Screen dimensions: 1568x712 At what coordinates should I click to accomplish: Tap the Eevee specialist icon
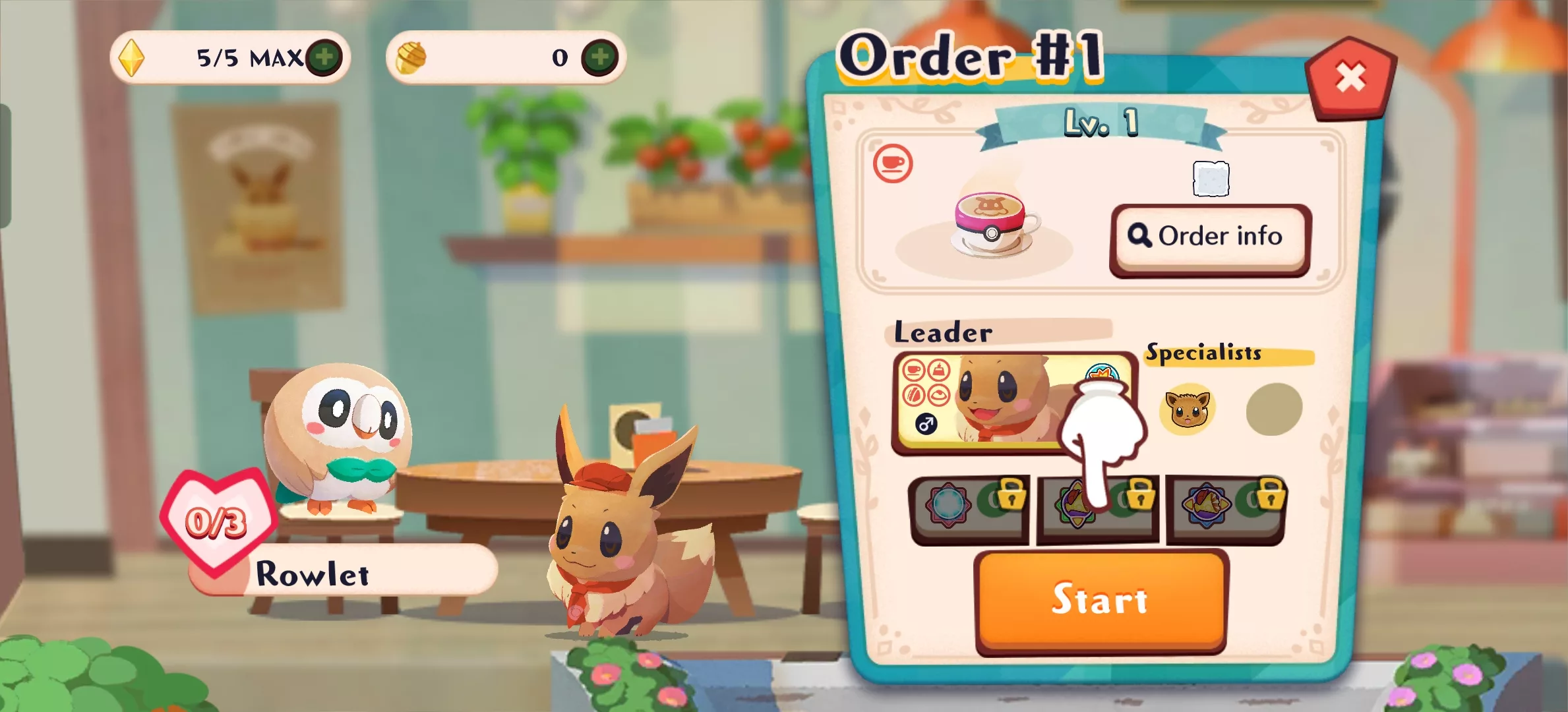(x=1187, y=409)
